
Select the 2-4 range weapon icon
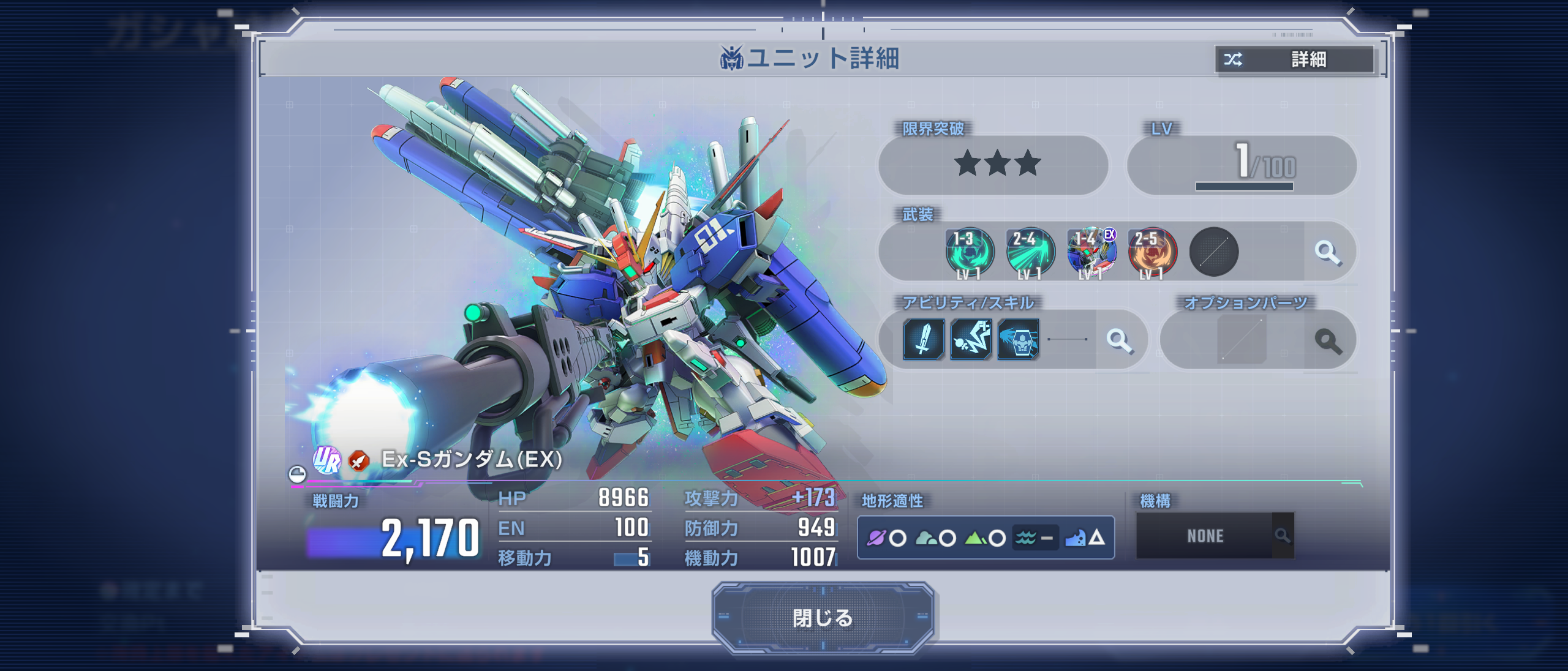point(1030,252)
